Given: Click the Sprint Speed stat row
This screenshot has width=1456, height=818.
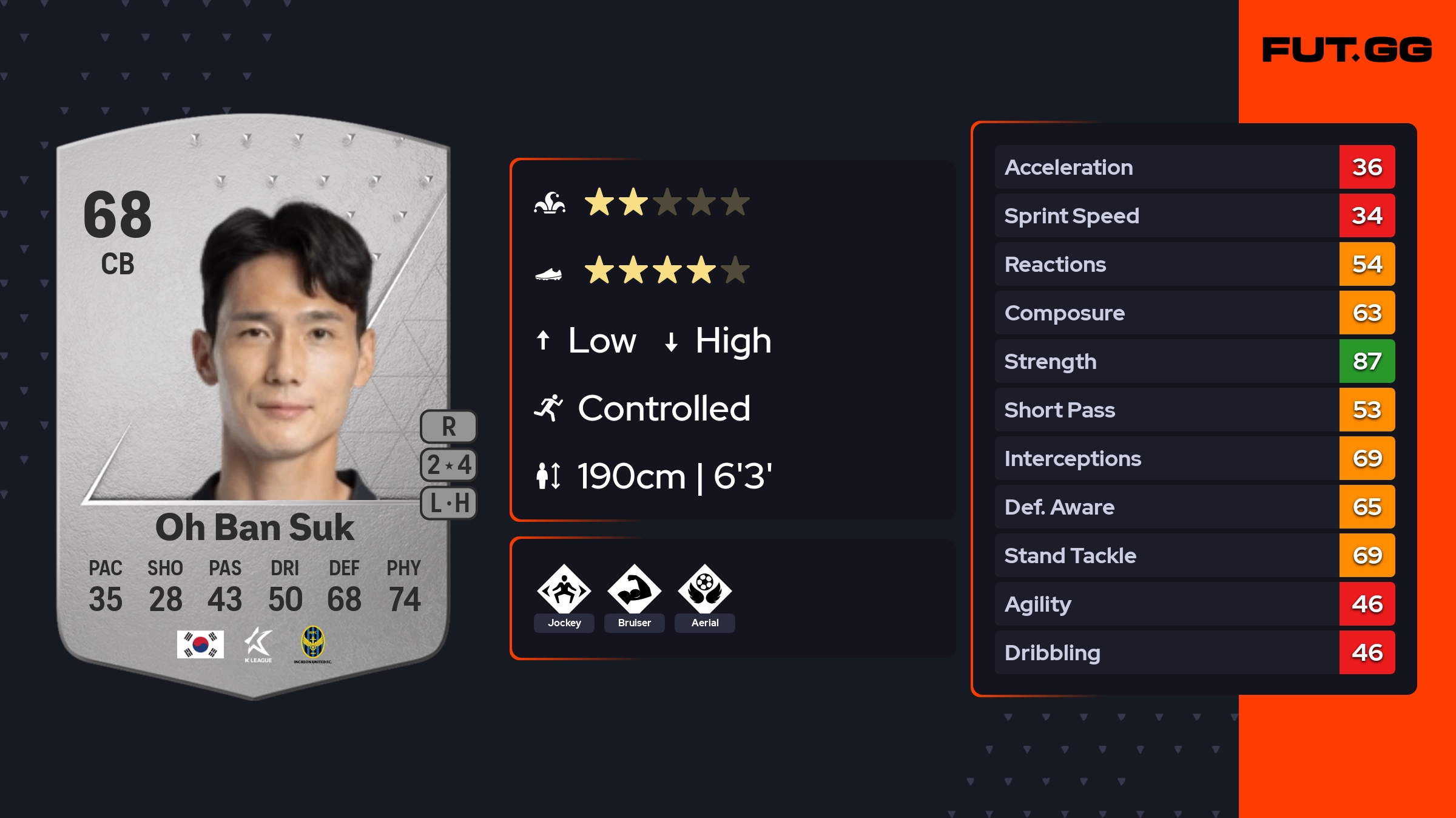Looking at the screenshot, I should click(1194, 215).
